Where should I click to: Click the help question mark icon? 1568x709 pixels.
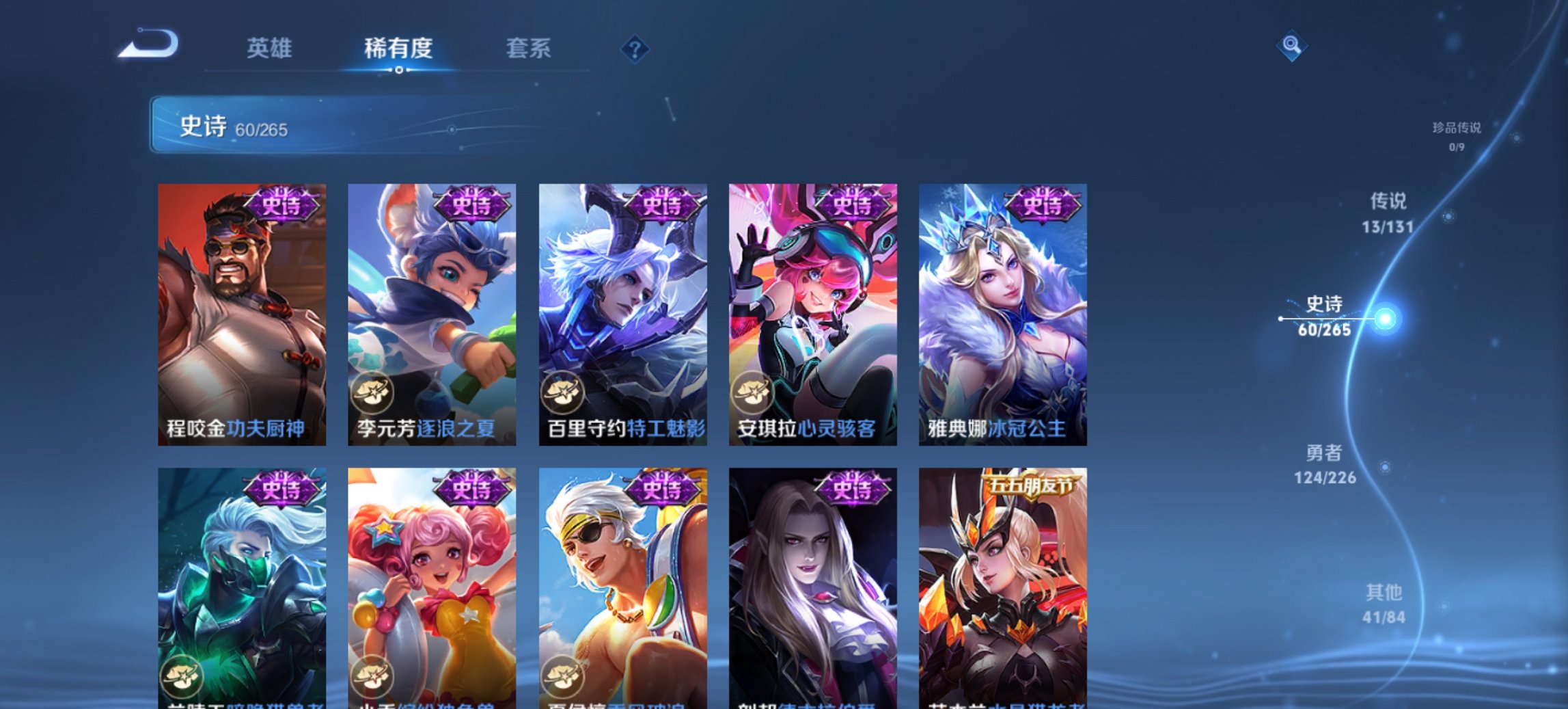[635, 49]
